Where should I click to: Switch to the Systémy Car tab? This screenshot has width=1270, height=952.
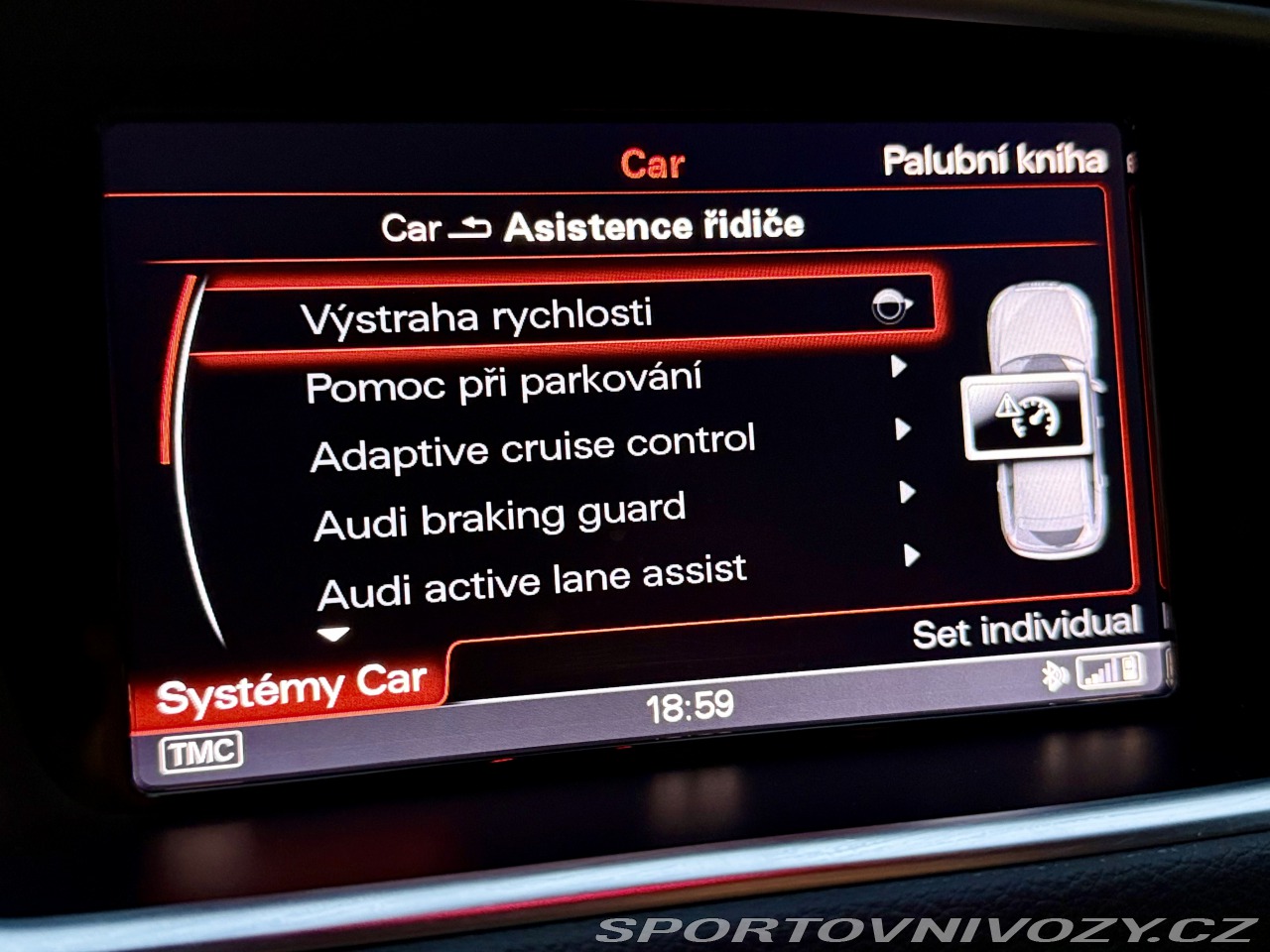(292, 687)
